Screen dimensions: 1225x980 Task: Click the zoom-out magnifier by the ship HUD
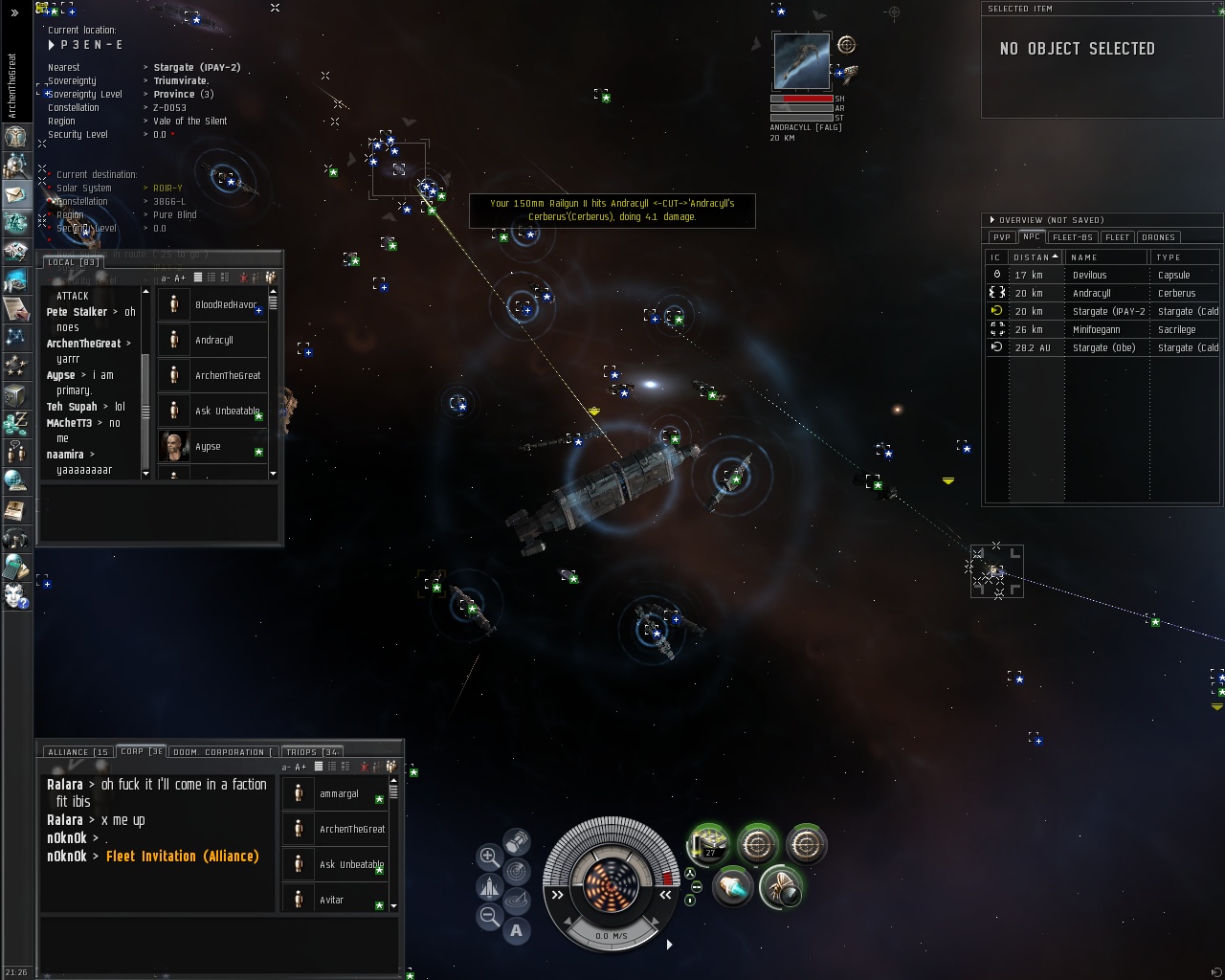point(489,916)
